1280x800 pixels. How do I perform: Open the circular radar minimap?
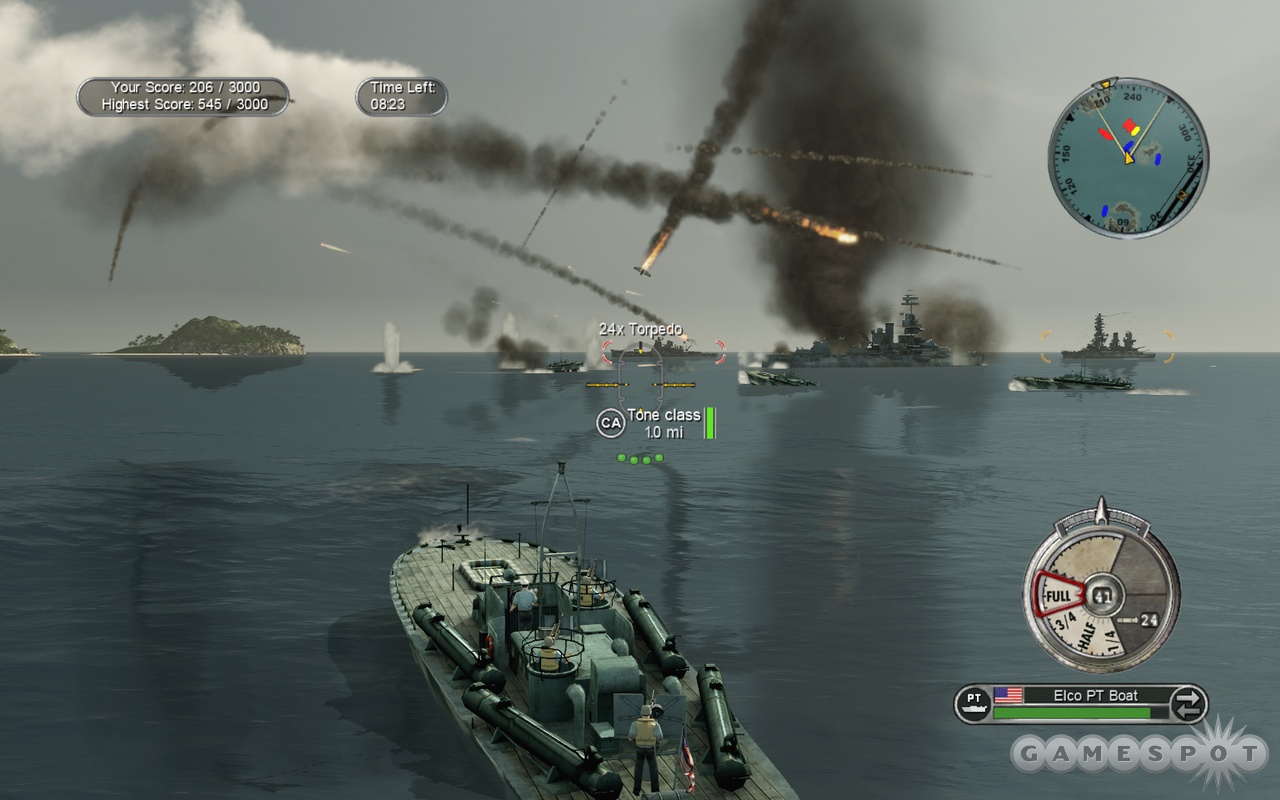pos(1127,158)
